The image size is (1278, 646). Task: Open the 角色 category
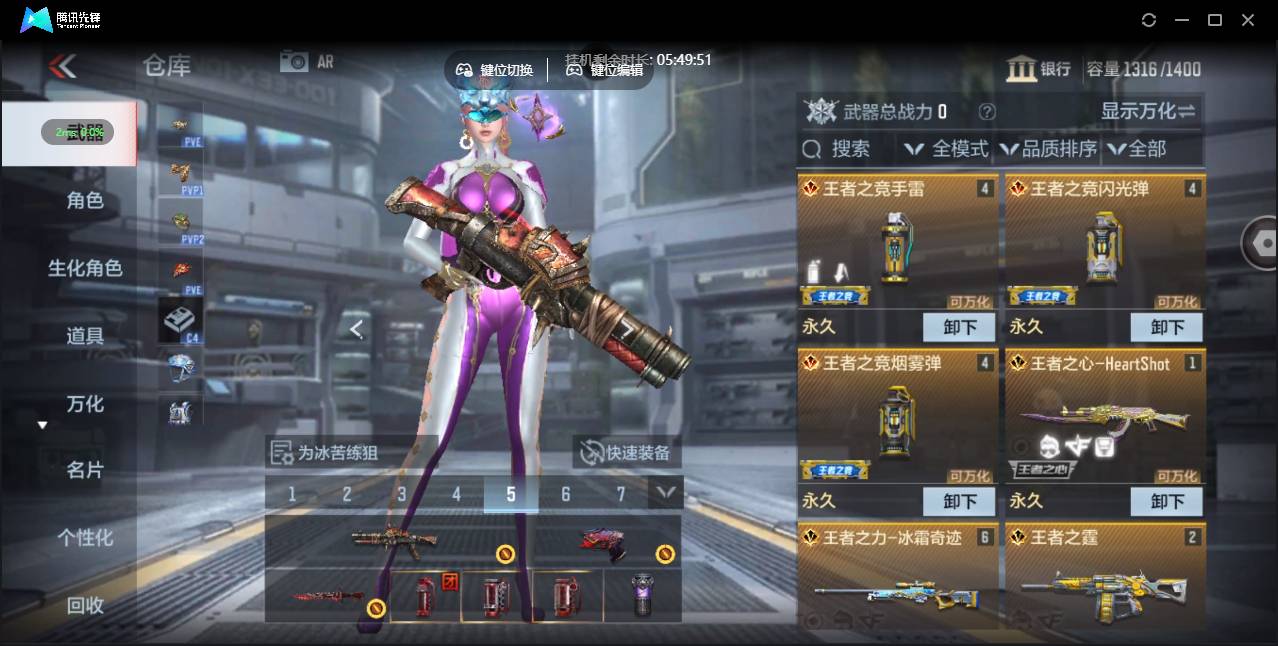pos(85,200)
